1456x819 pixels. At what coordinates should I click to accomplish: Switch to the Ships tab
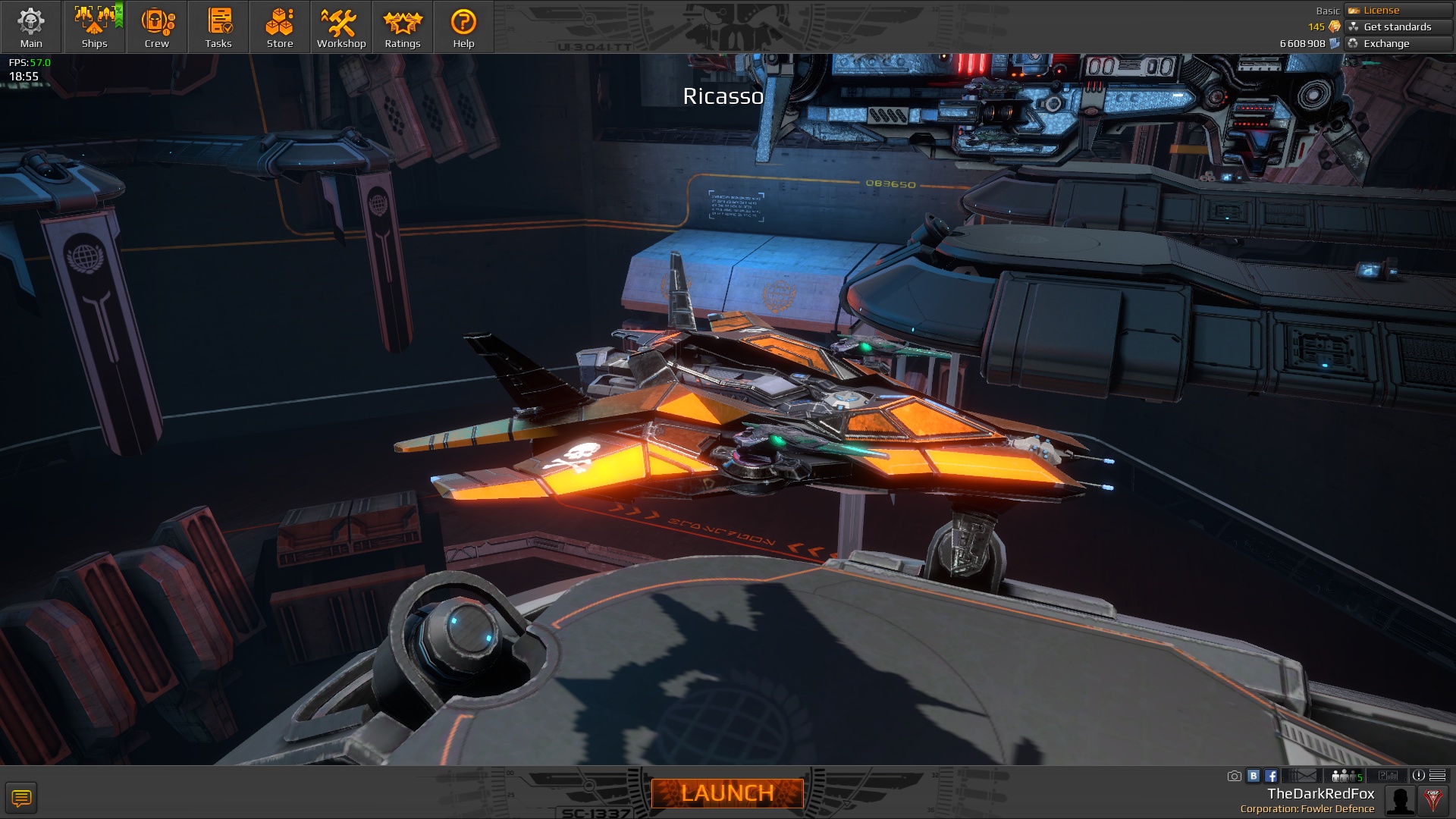coord(94,27)
